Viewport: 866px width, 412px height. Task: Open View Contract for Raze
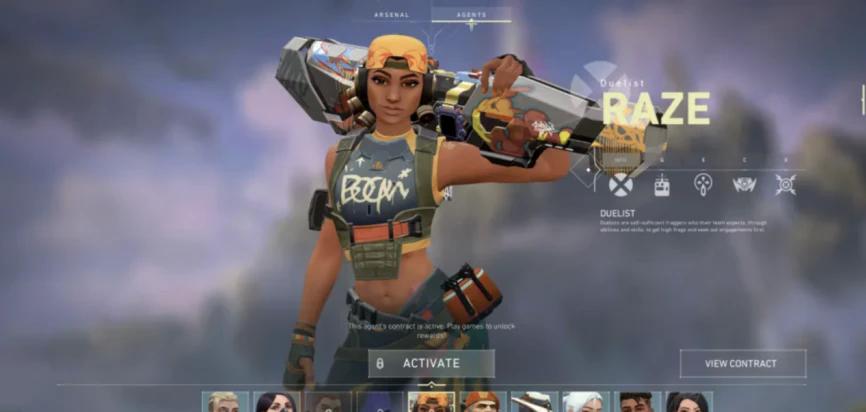click(x=742, y=363)
